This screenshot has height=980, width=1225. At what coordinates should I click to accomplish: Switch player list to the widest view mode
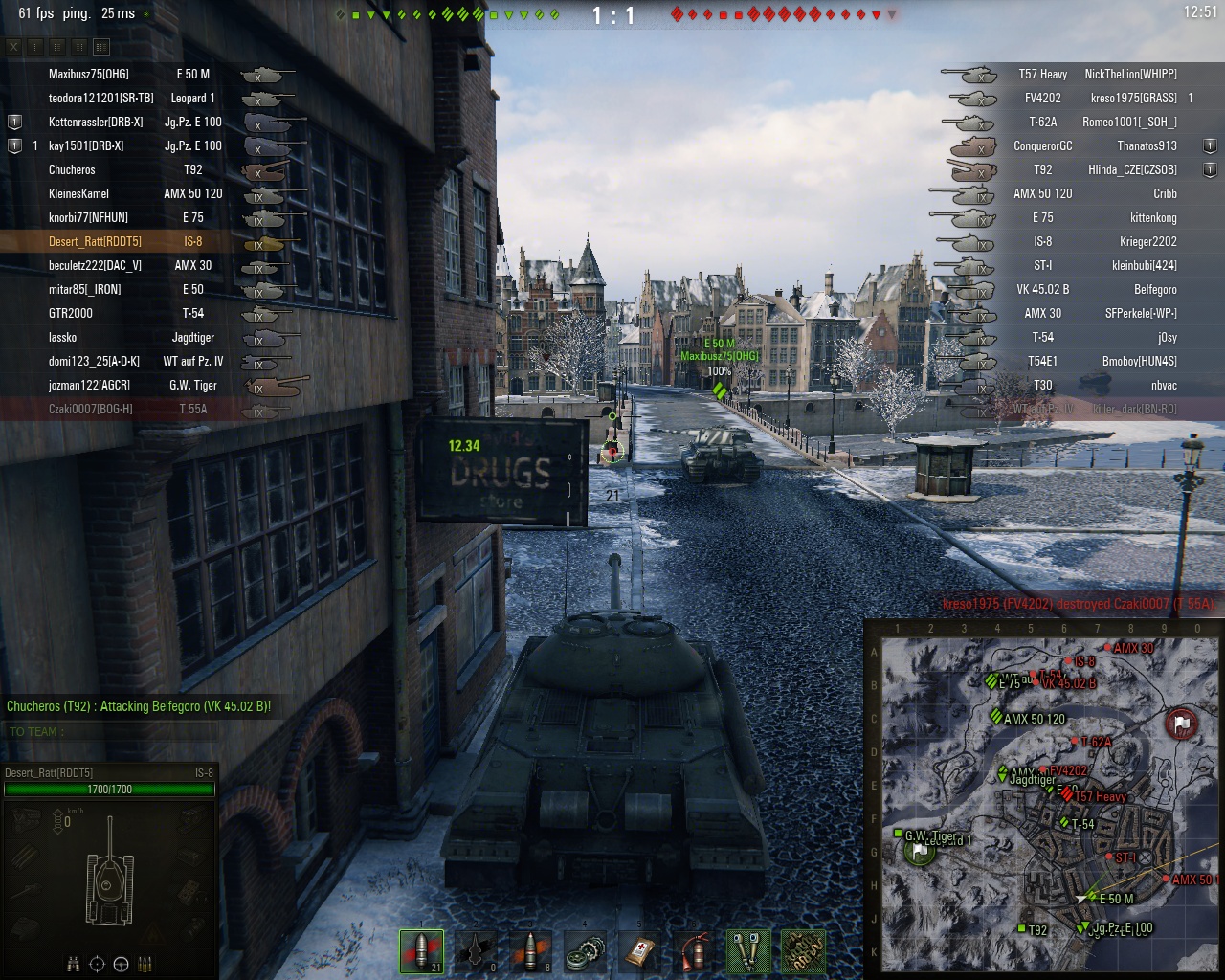101,46
